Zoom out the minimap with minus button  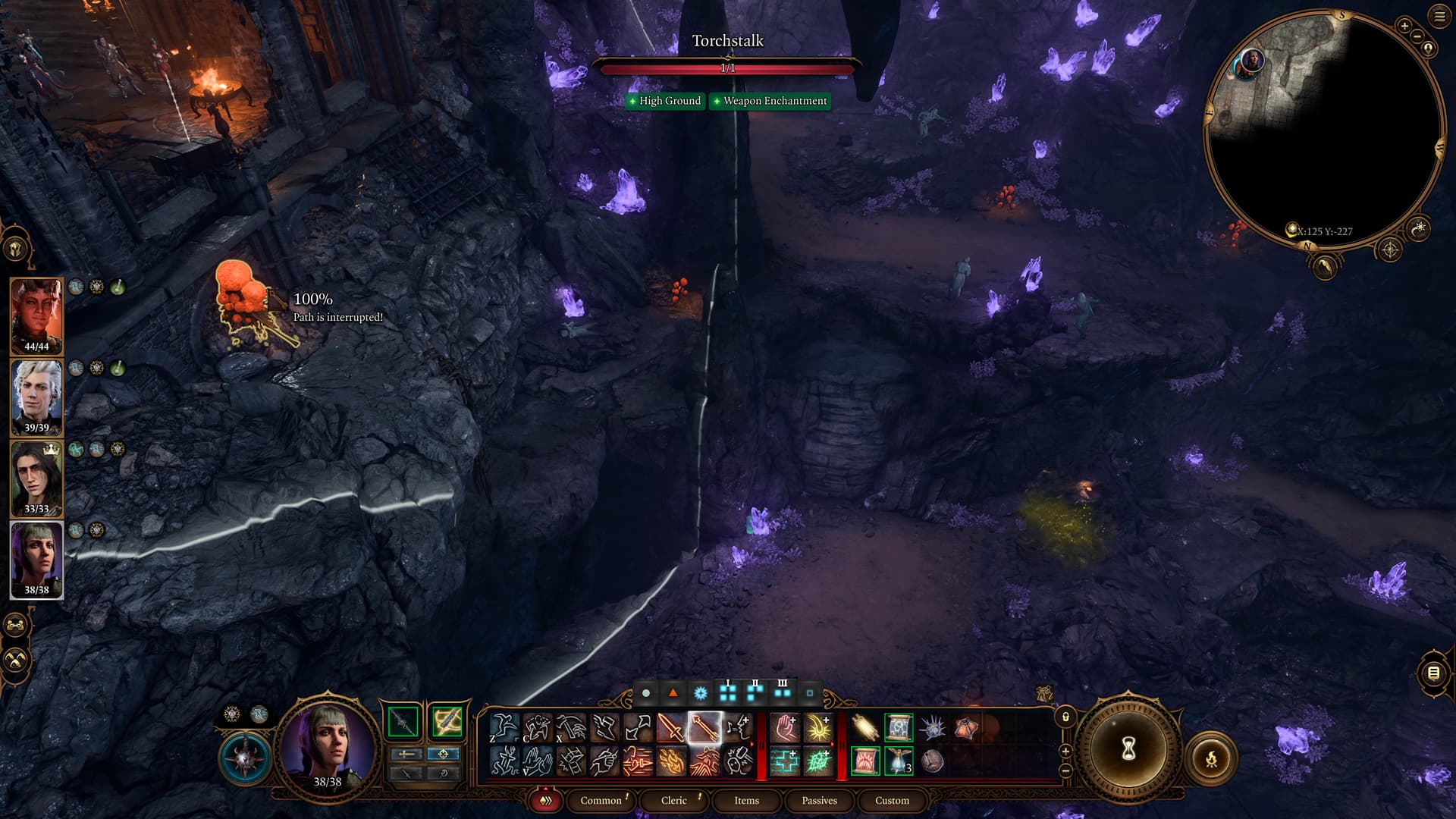[1417, 36]
